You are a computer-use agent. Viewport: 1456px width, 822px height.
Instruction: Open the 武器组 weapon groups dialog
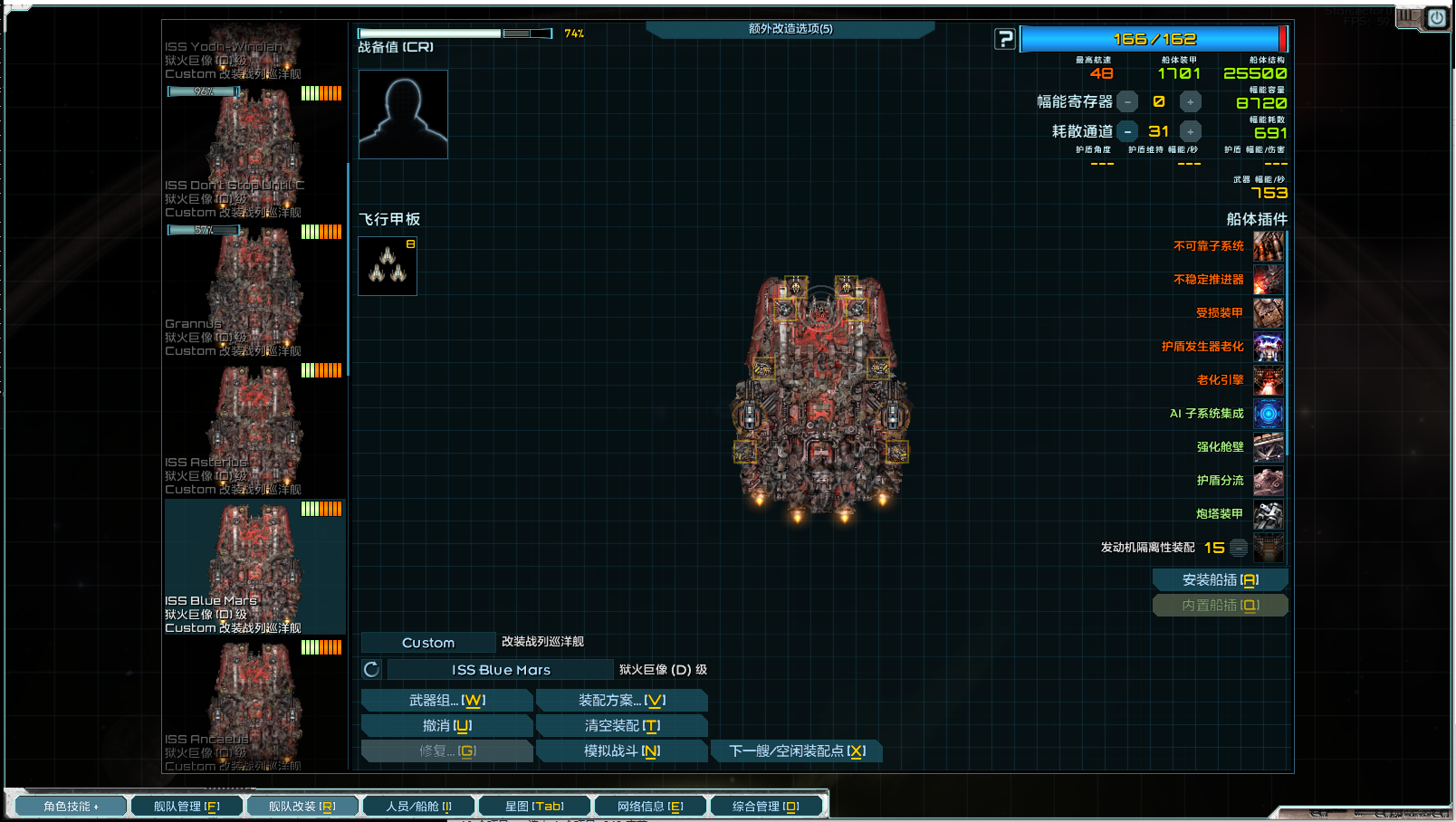pos(446,700)
